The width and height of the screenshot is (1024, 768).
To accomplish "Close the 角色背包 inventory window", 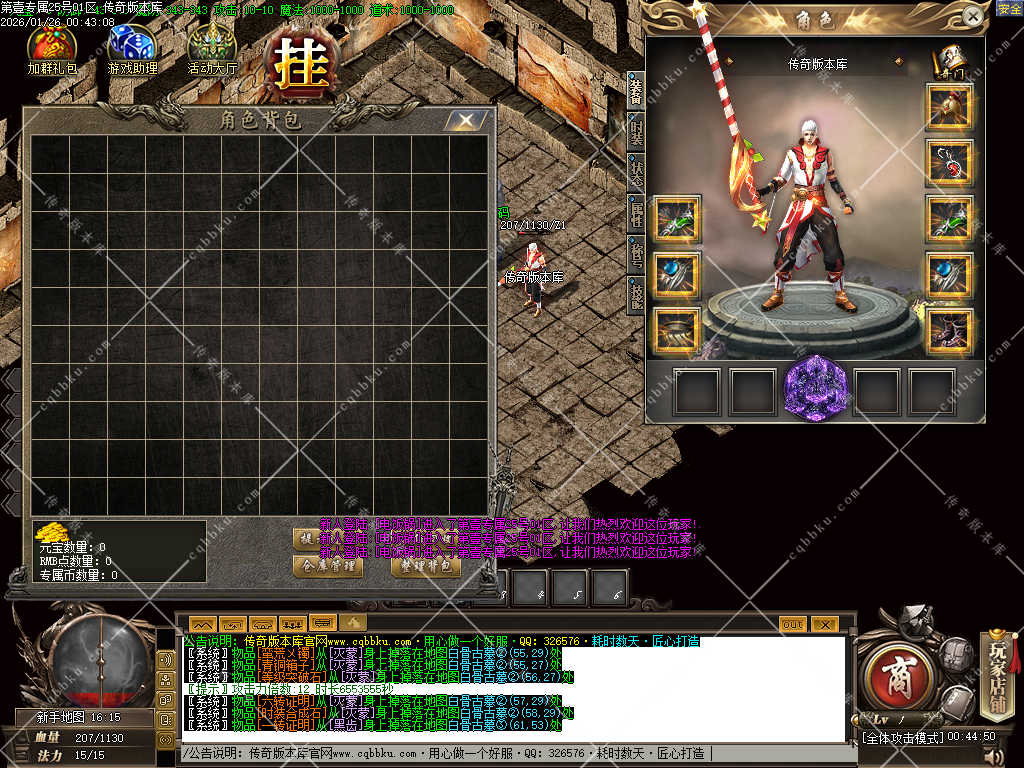I will click(x=465, y=121).
